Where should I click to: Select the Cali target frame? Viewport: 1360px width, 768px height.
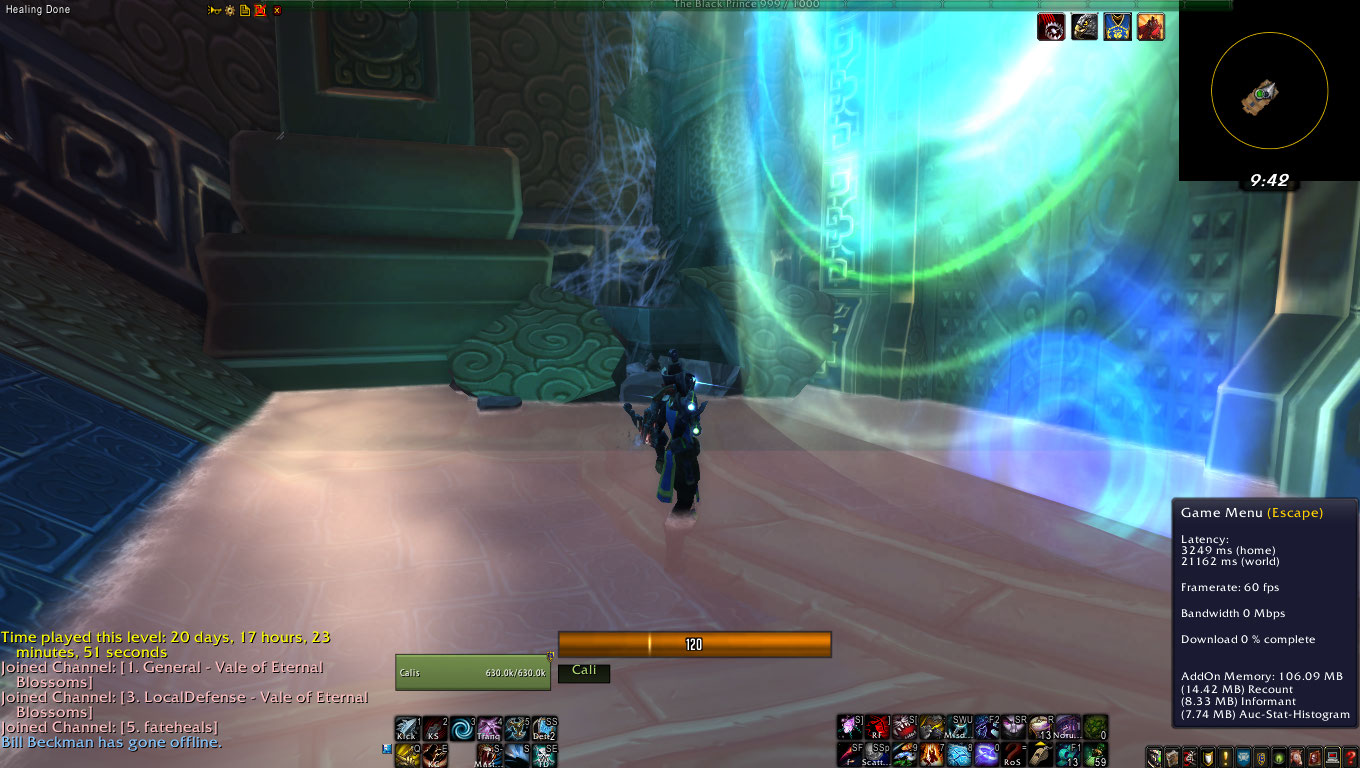(584, 672)
